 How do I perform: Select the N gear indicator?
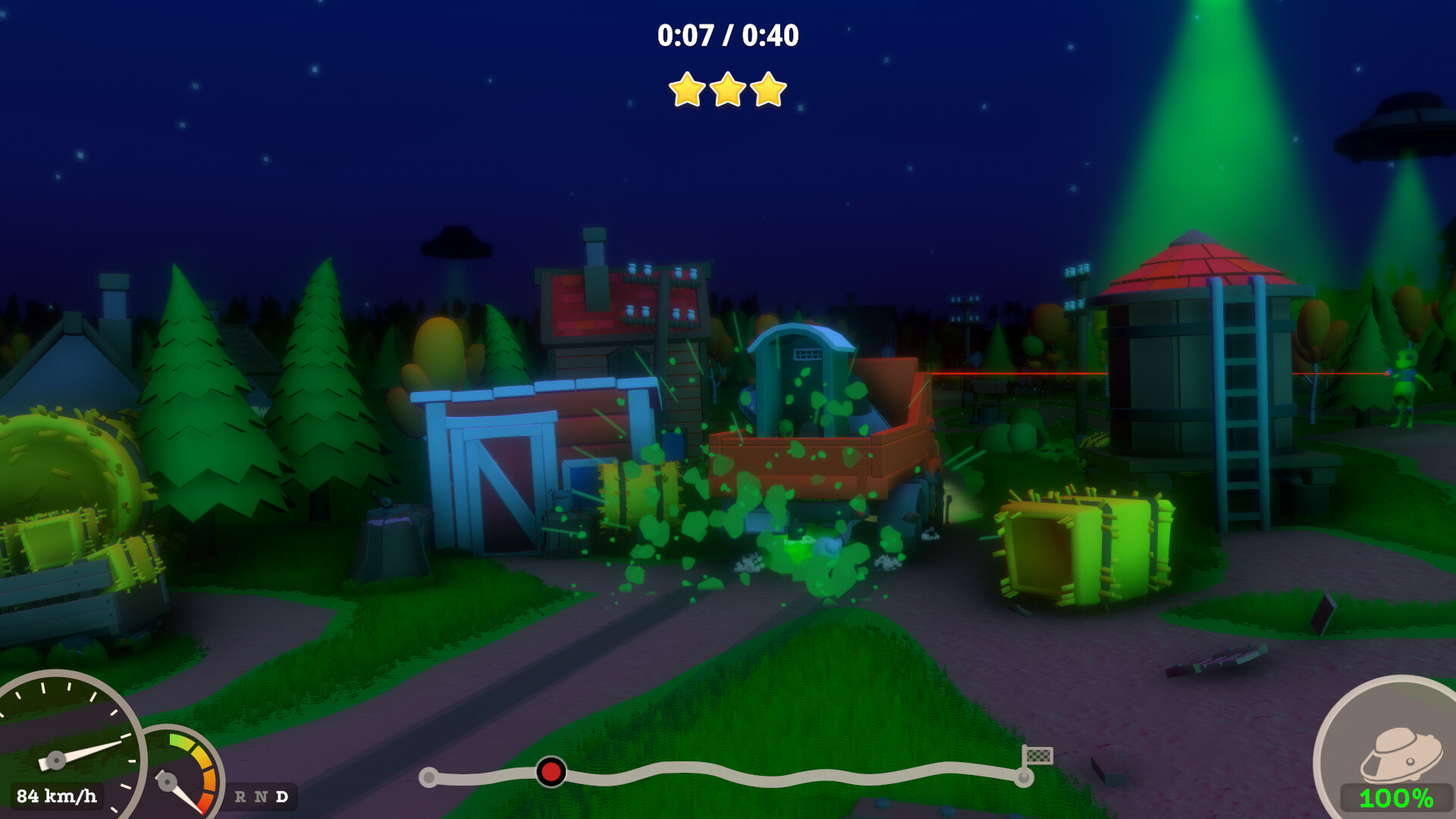[262, 797]
